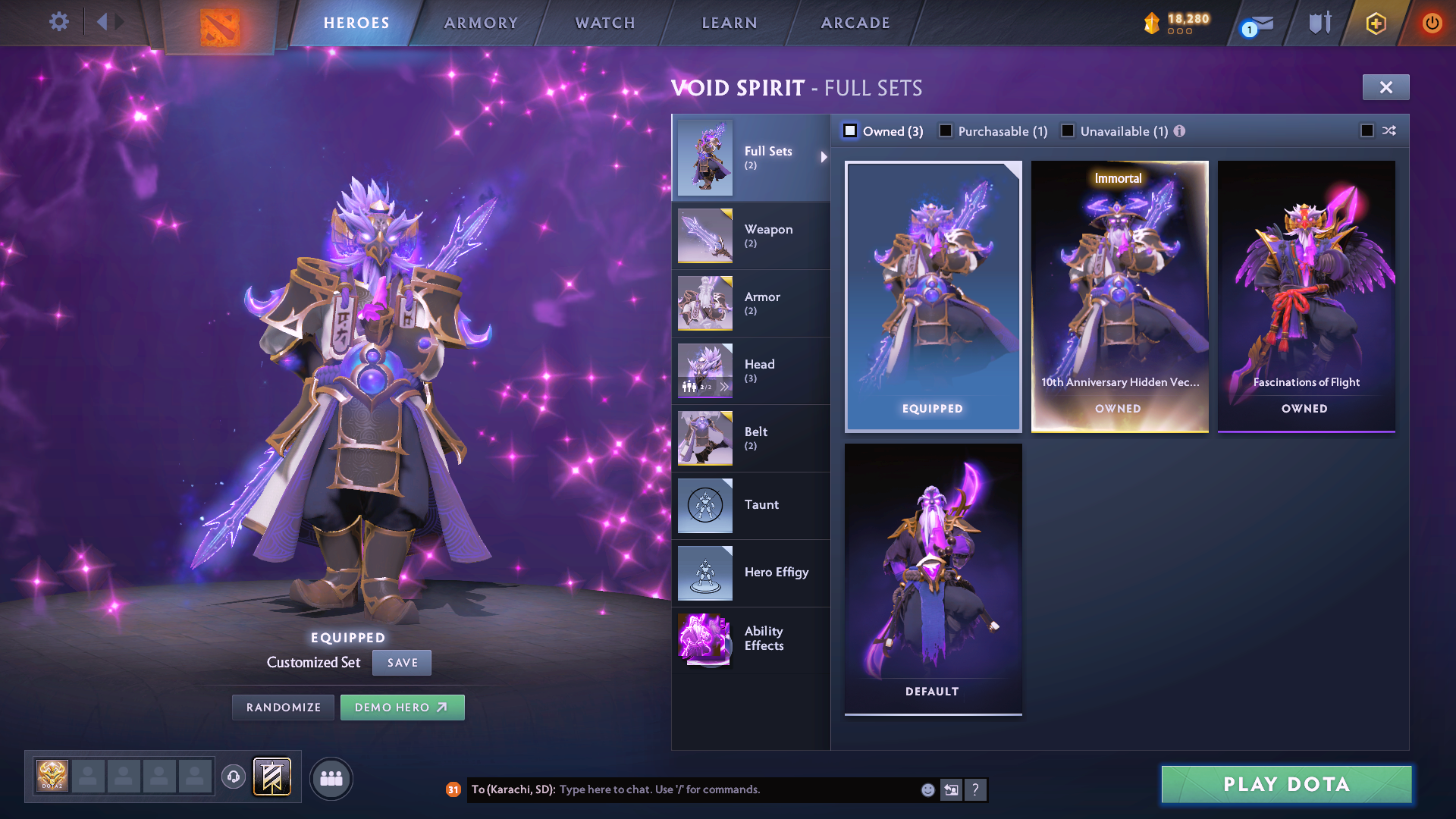Enable the Purchasable (1) filter
The image size is (1456, 819).
946,130
